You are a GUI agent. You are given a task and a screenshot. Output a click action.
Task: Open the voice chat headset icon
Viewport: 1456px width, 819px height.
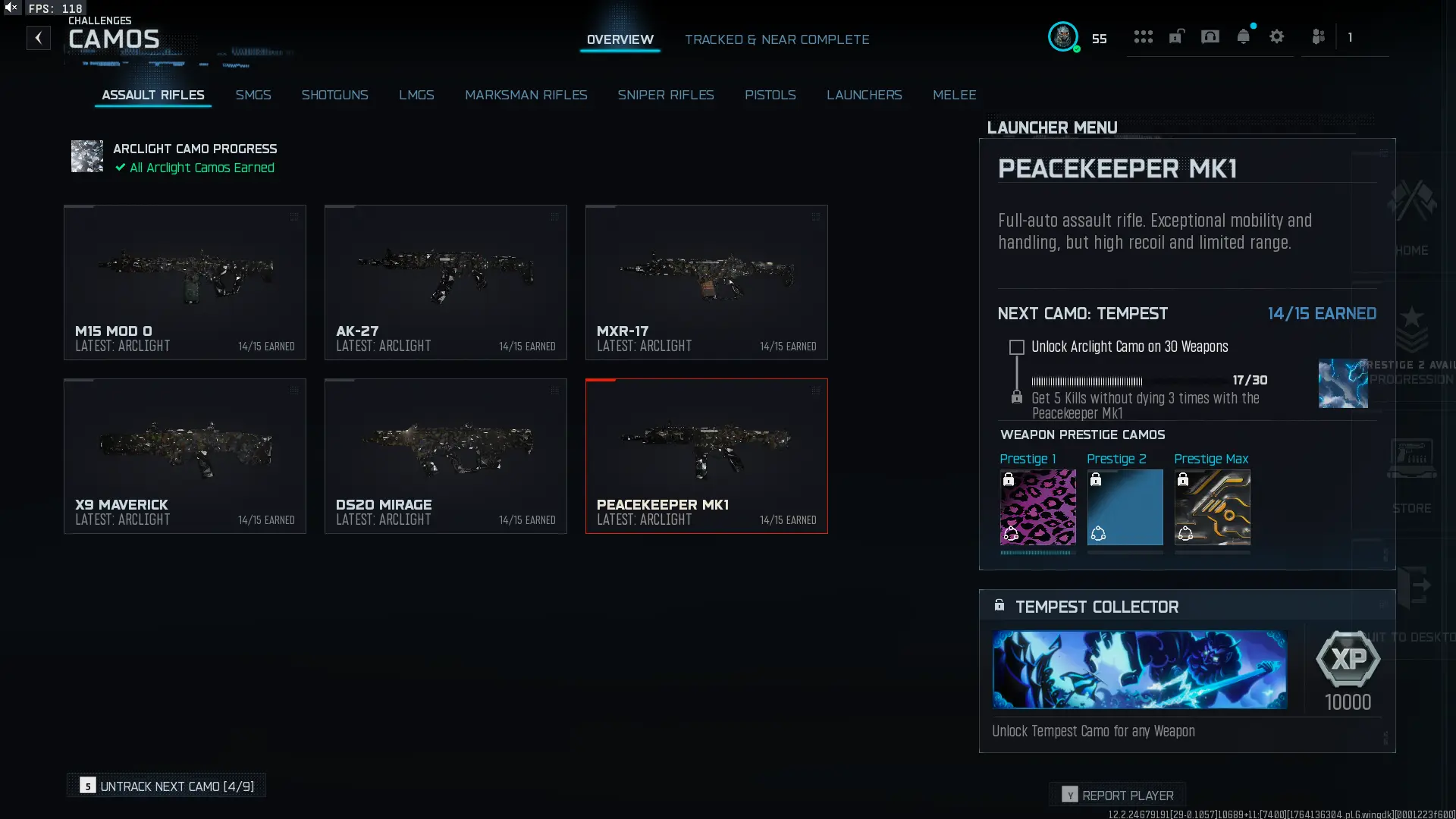pyautogui.click(x=1210, y=36)
